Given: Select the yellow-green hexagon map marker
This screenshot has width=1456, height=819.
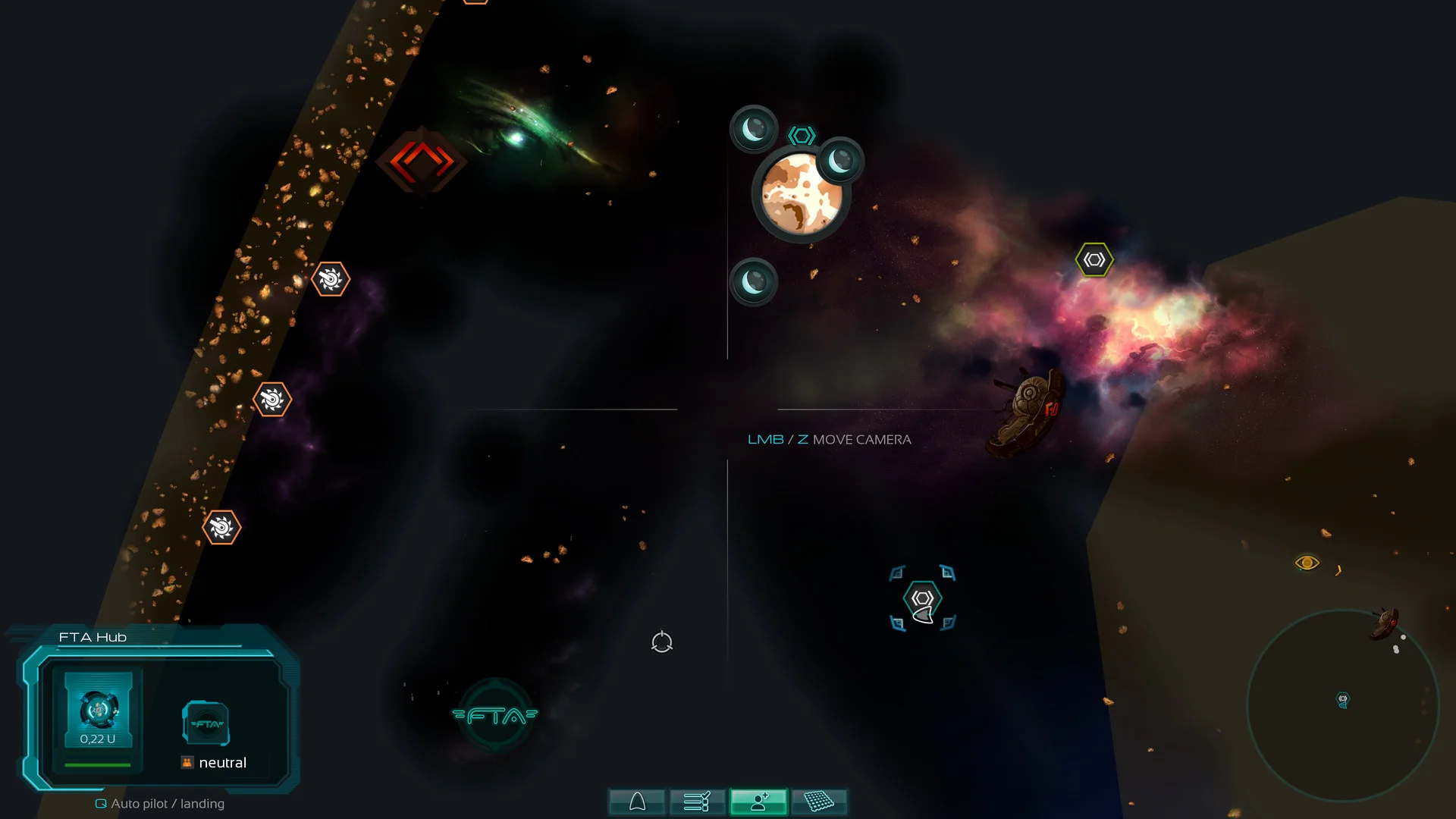Looking at the screenshot, I should (x=1094, y=260).
